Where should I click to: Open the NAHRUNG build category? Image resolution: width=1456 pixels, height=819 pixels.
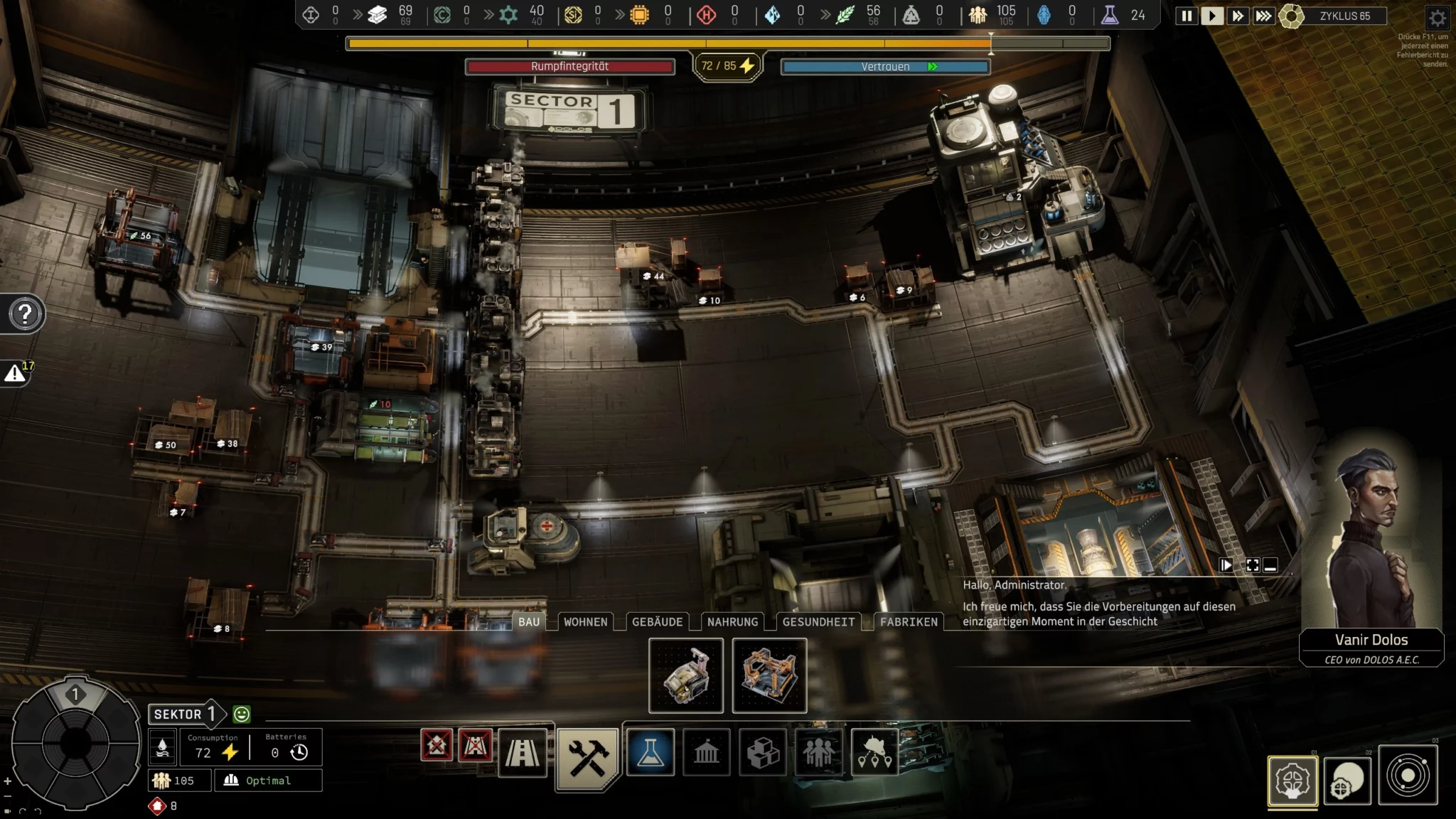point(732,622)
